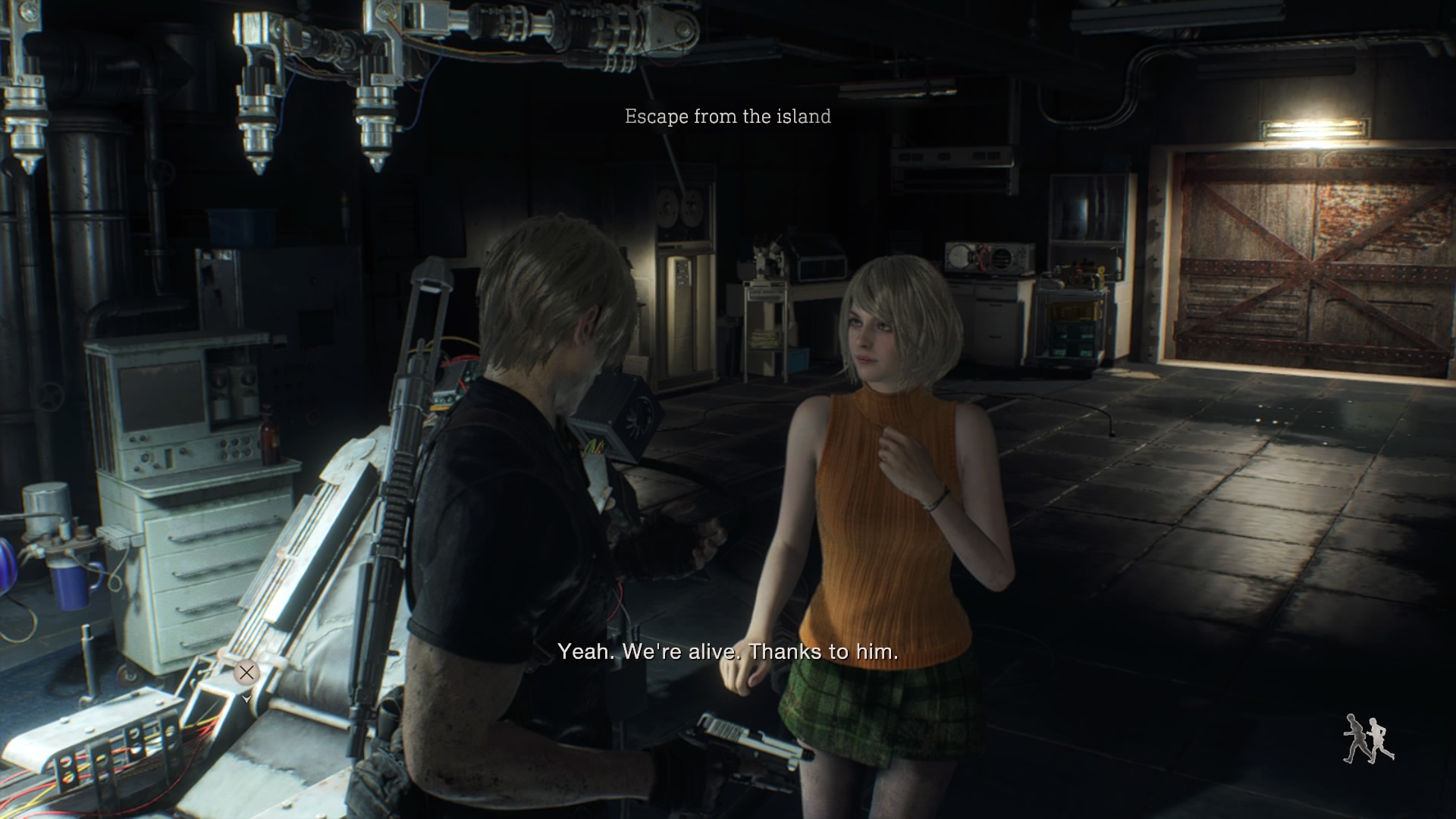Select the "Escape from the island" objective text
This screenshot has width=1456, height=819.
[727, 116]
